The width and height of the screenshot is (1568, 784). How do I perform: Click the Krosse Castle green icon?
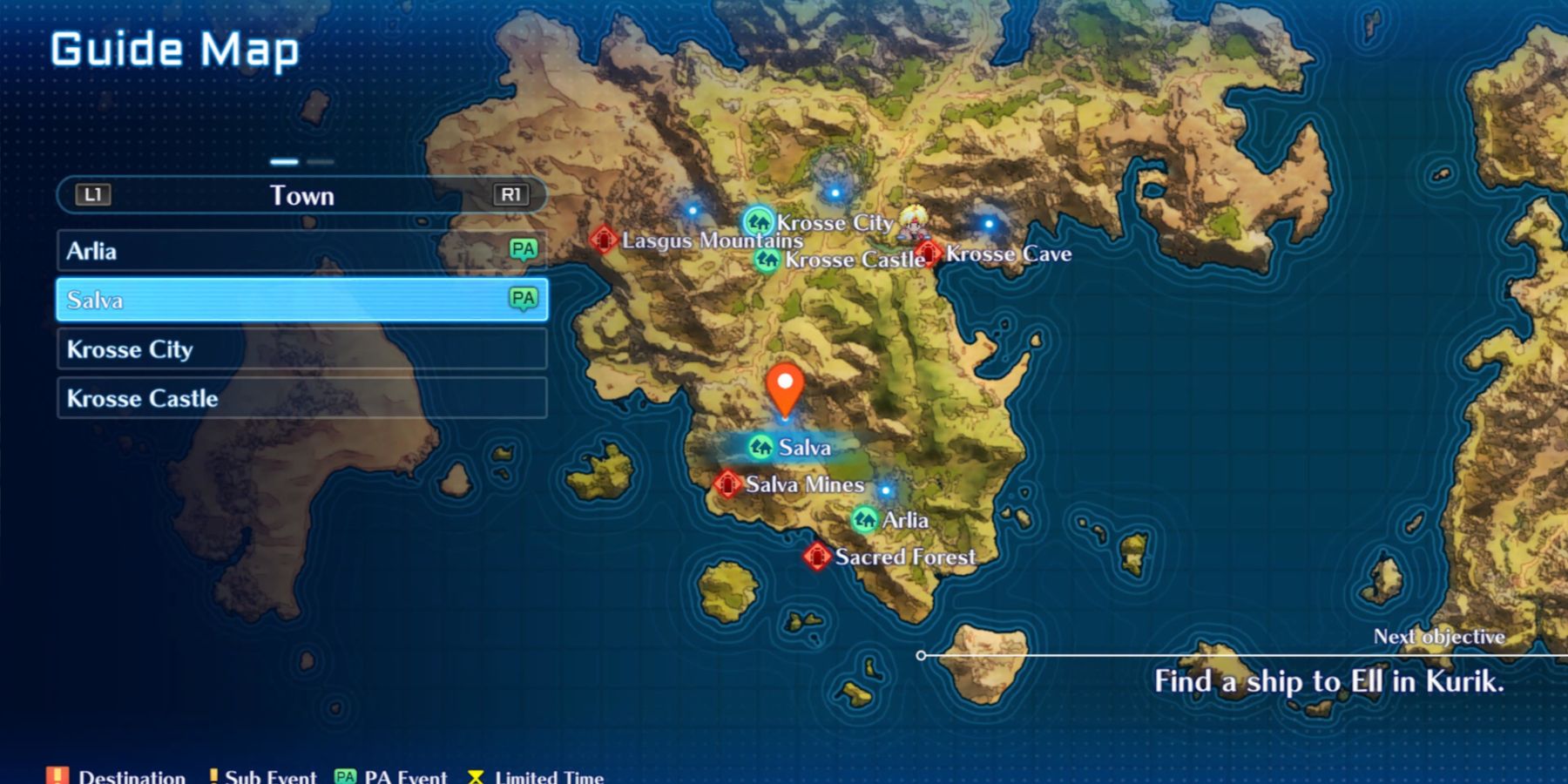(x=767, y=259)
